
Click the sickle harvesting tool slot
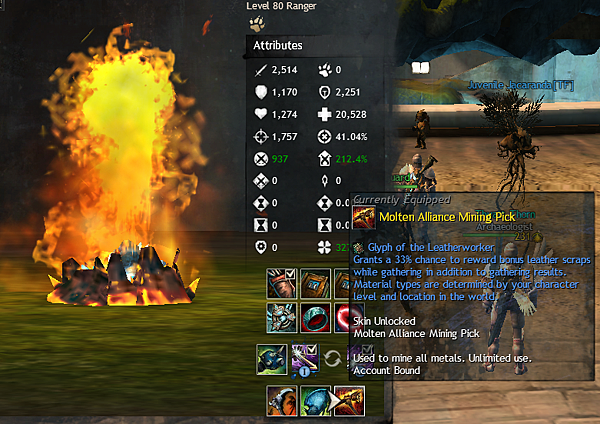coord(281,401)
